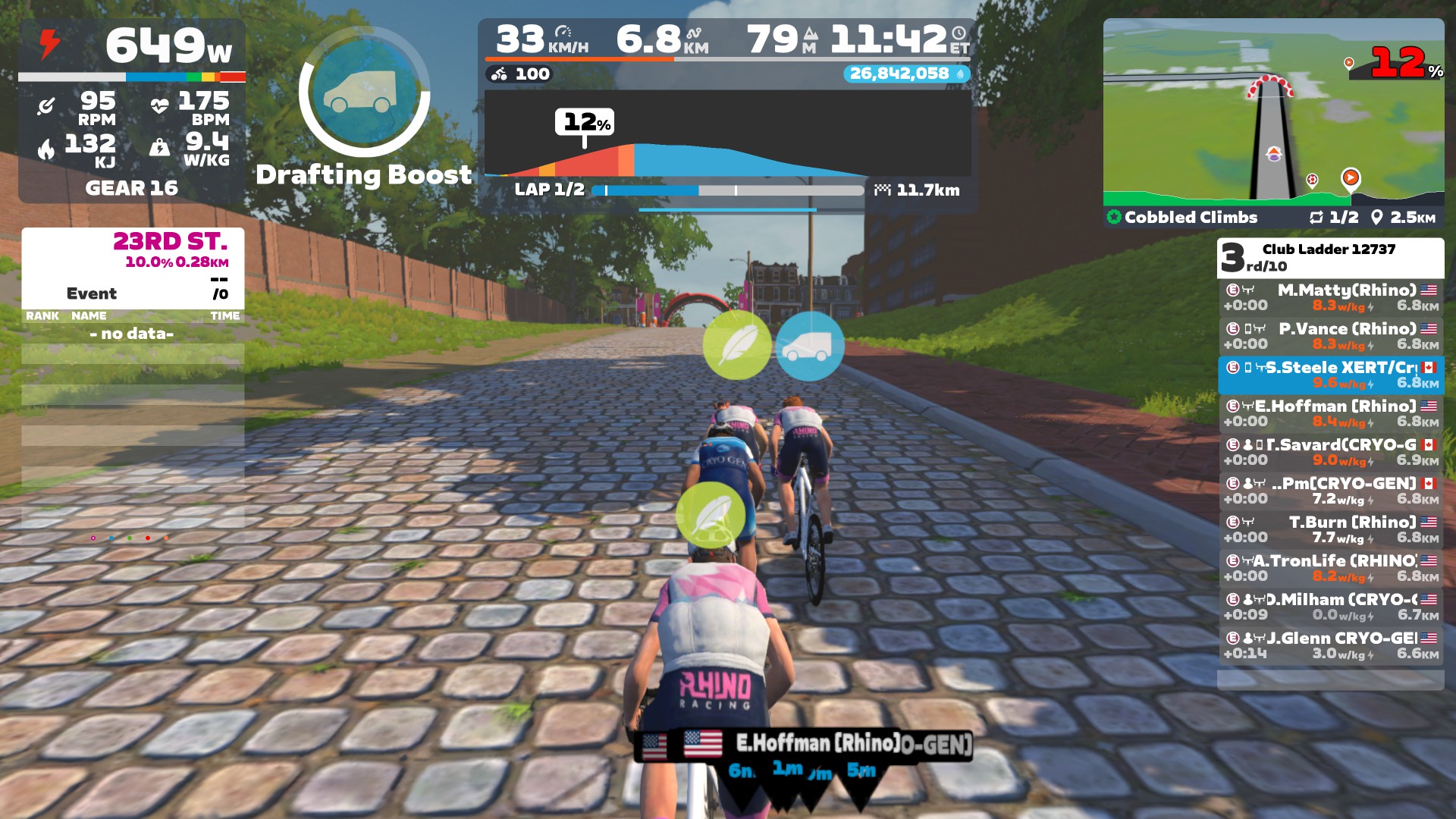The width and height of the screenshot is (1456, 819).
Task: Pick T.Burn (Rhino) from rider list
Action: click(x=1331, y=529)
